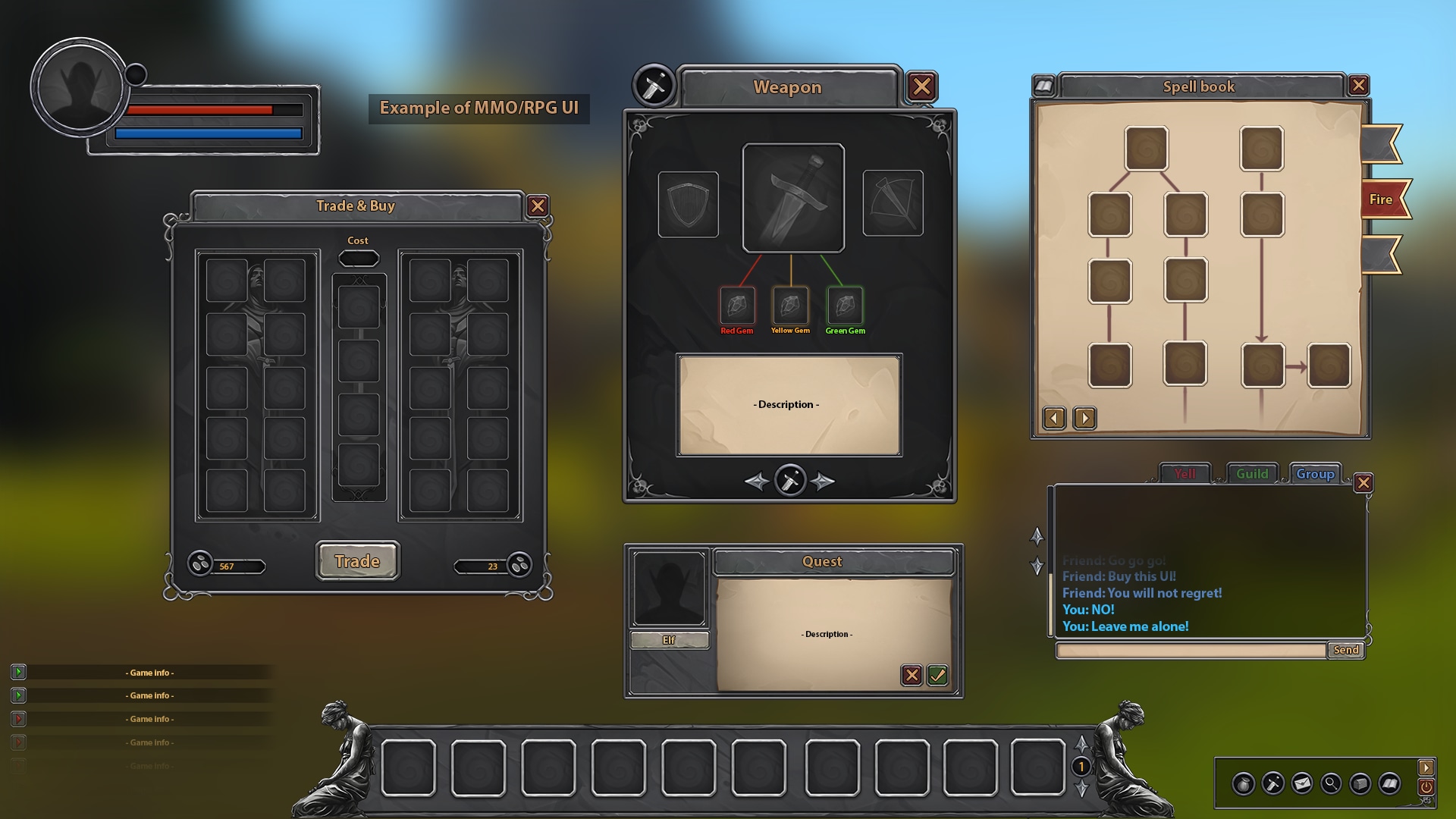Click the green checkmark to accept the Quest
Viewport: 1456px width, 819px height.
(937, 675)
